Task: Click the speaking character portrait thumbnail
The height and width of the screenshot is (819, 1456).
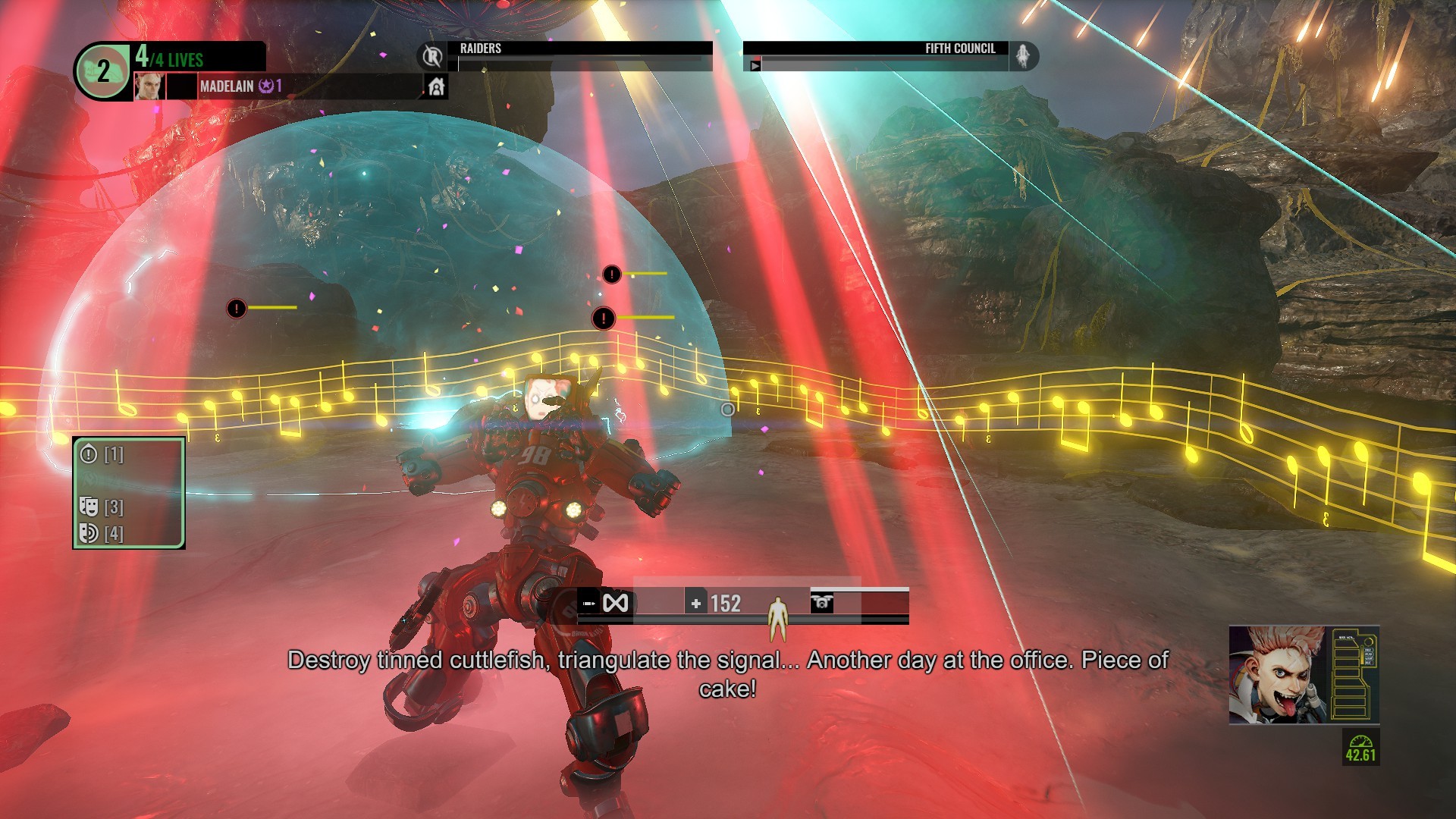Action: coord(1278,675)
